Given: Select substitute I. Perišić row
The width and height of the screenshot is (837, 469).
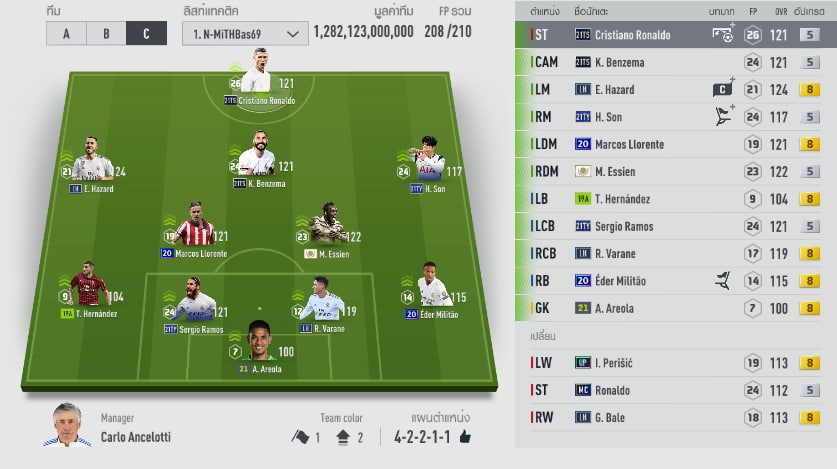Looking at the screenshot, I should click(676, 363).
